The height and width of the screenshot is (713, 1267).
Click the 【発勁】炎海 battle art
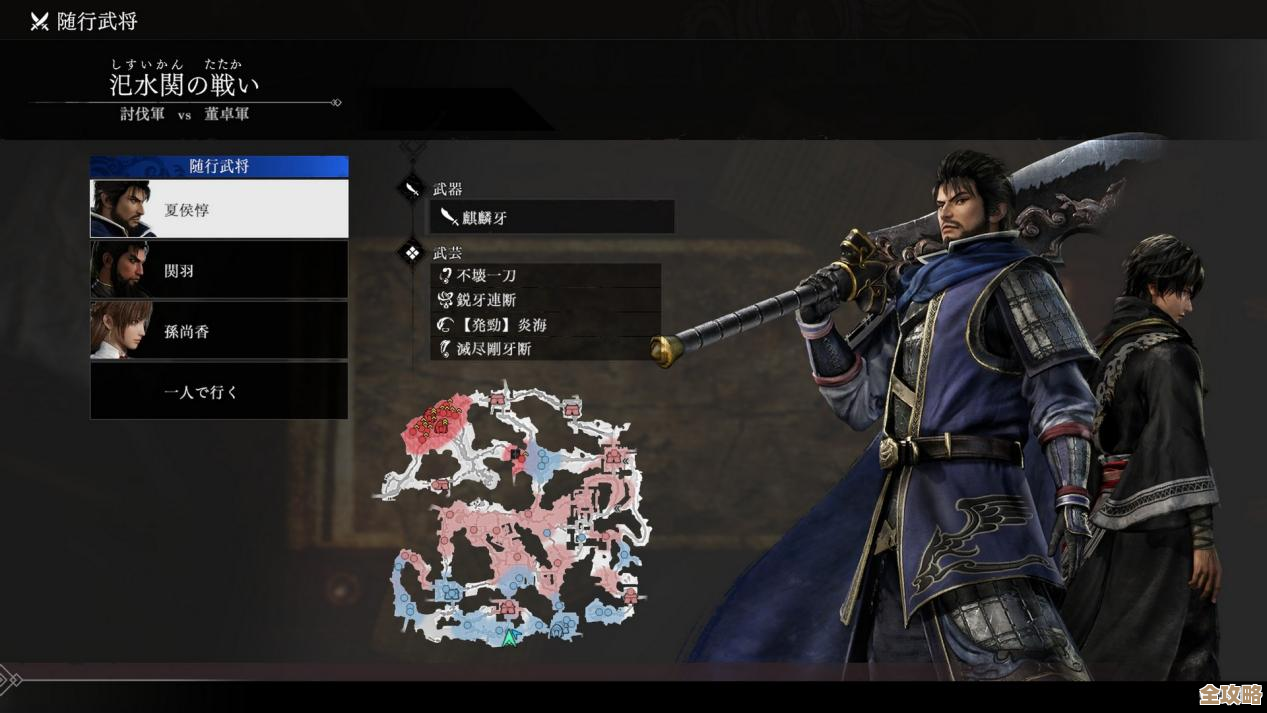point(546,324)
